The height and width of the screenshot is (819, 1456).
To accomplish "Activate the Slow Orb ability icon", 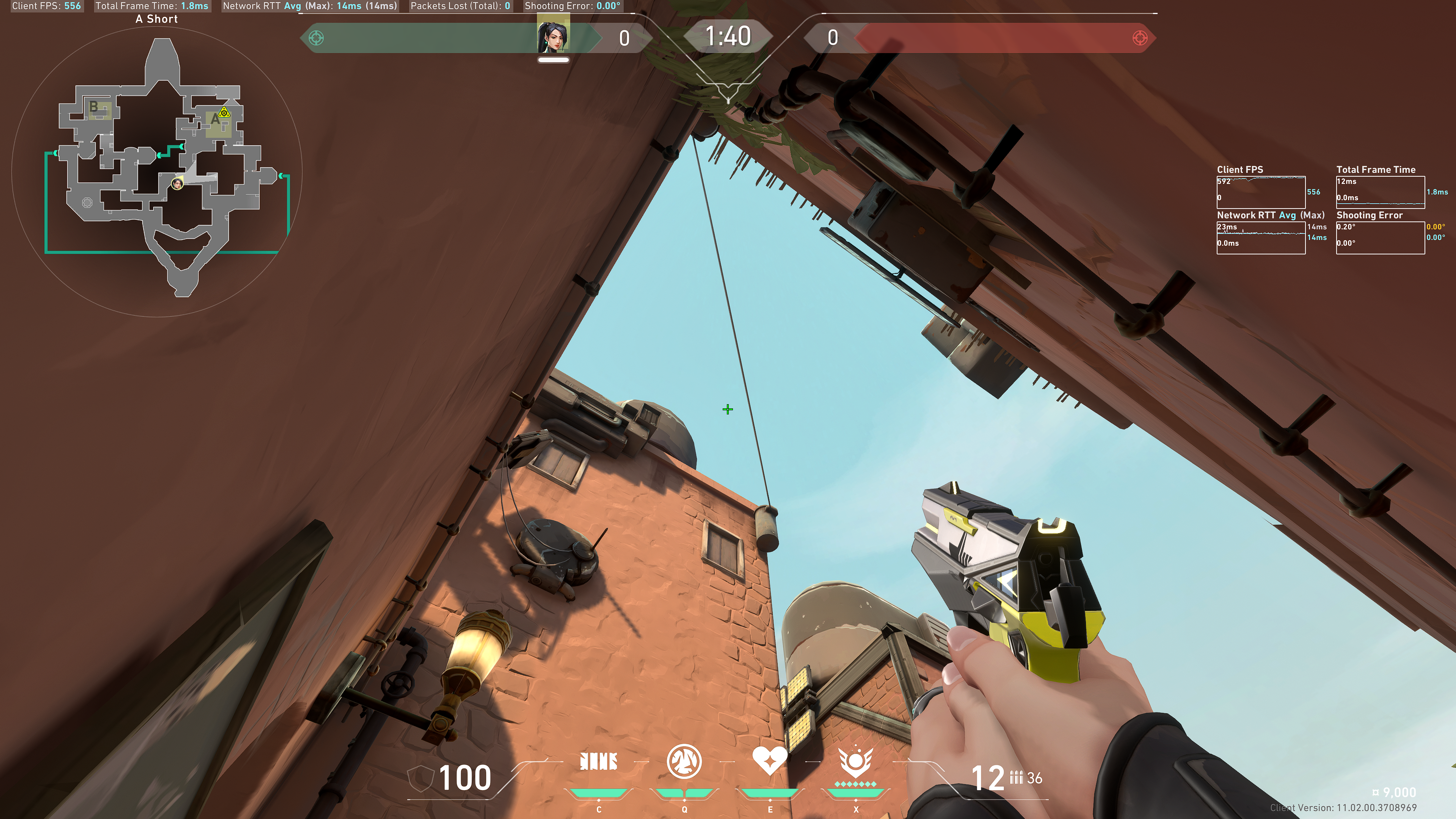I will (684, 762).
